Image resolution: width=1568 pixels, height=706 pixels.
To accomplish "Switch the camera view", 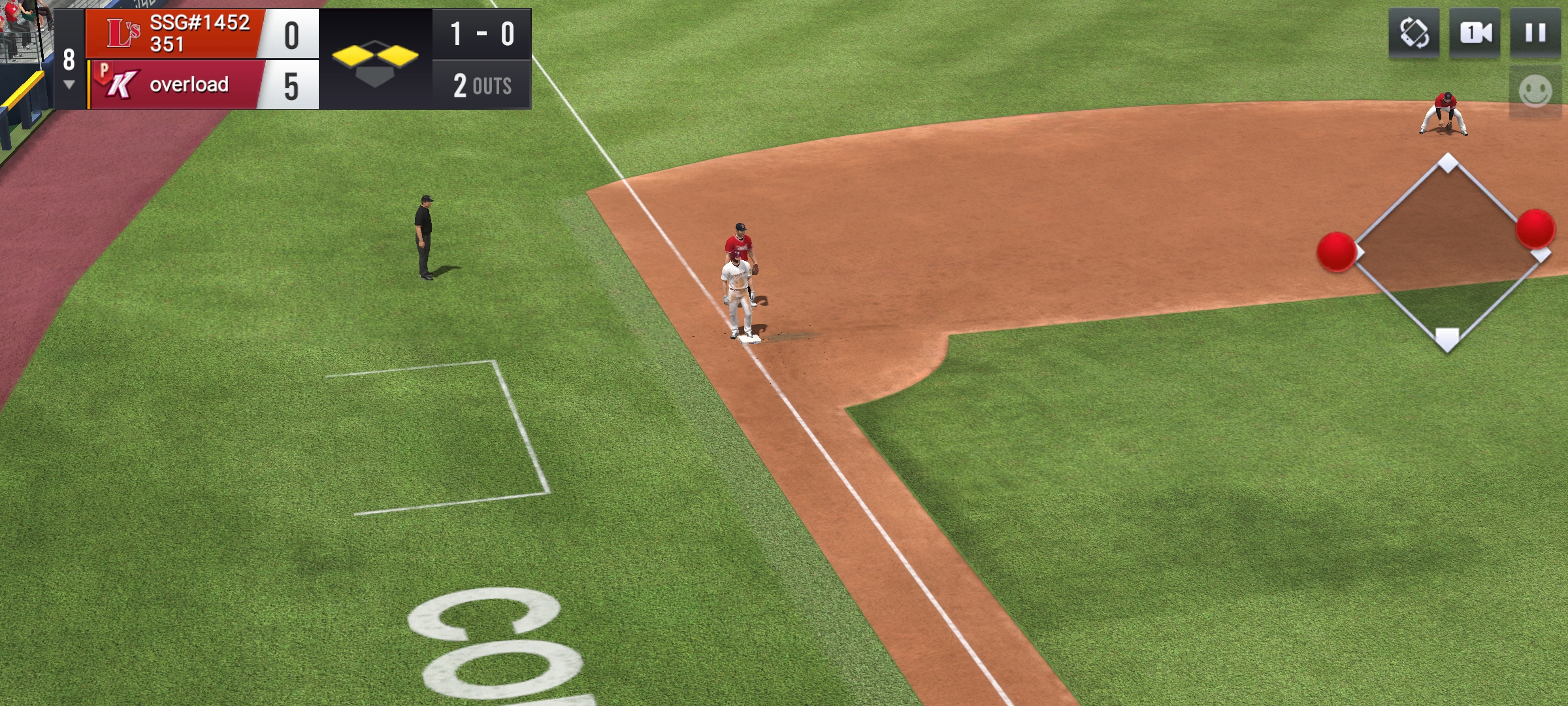I will click(x=1475, y=33).
